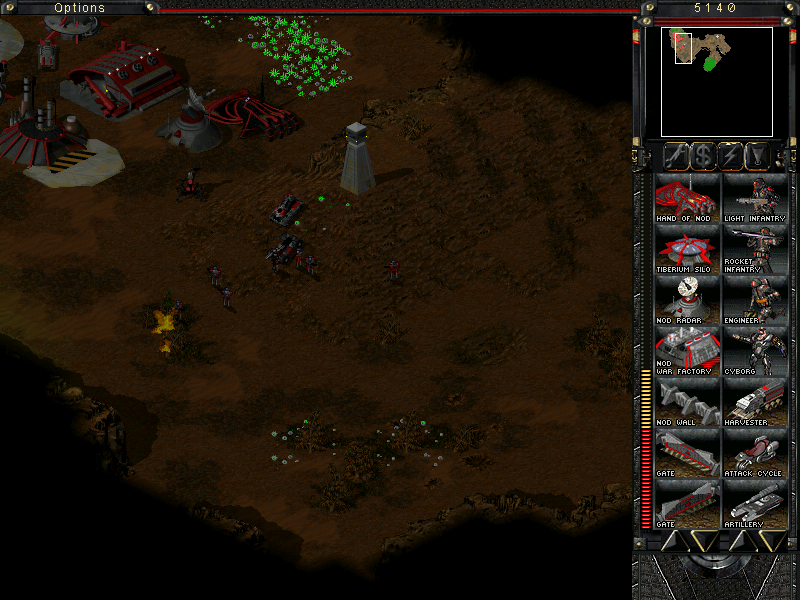Click the structures column down arrow

click(x=704, y=541)
